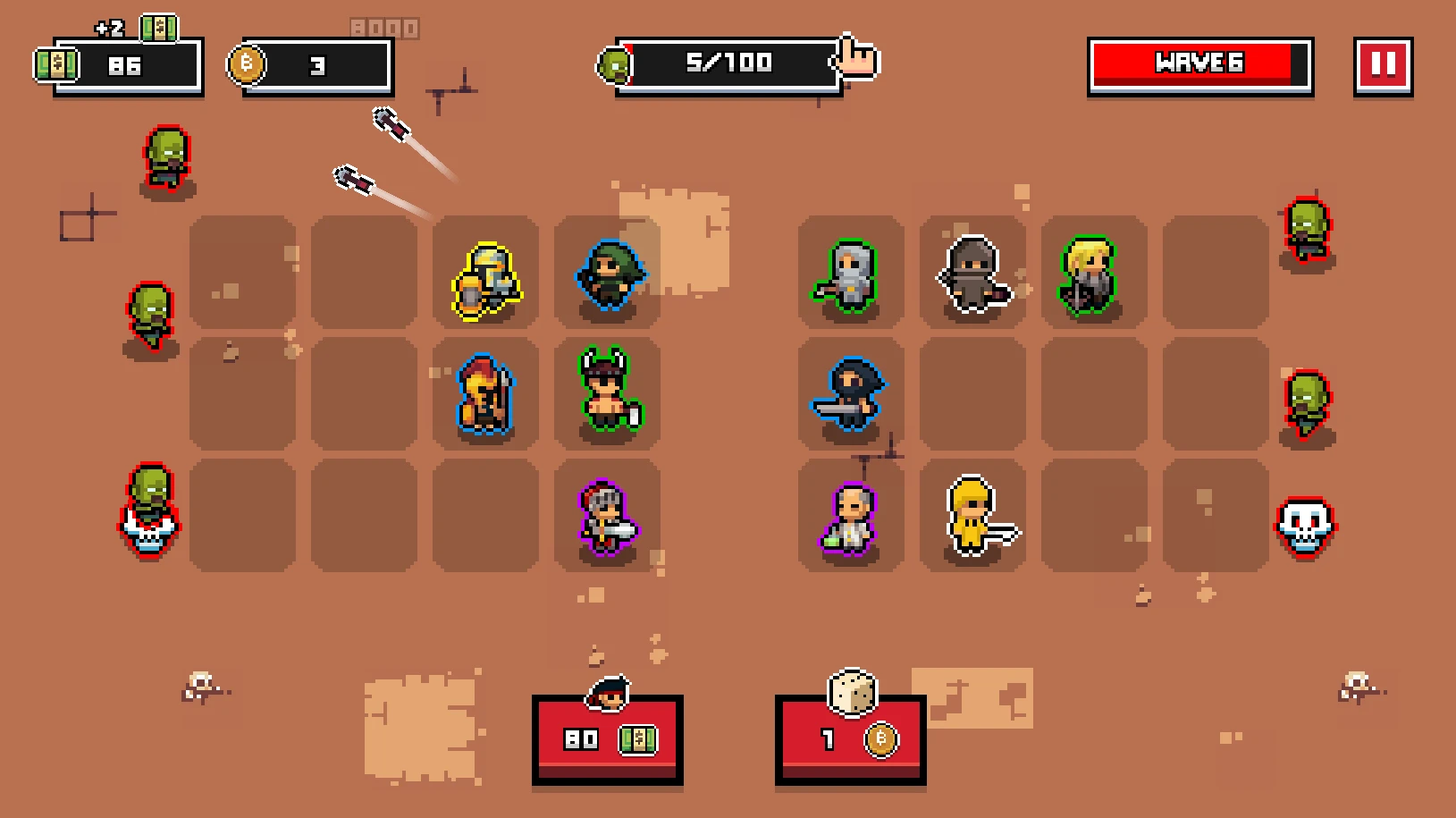Viewport: 1456px width, 818px height.
Task: Click the bitcoin coin icon in the currency bar
Action: 248,66
